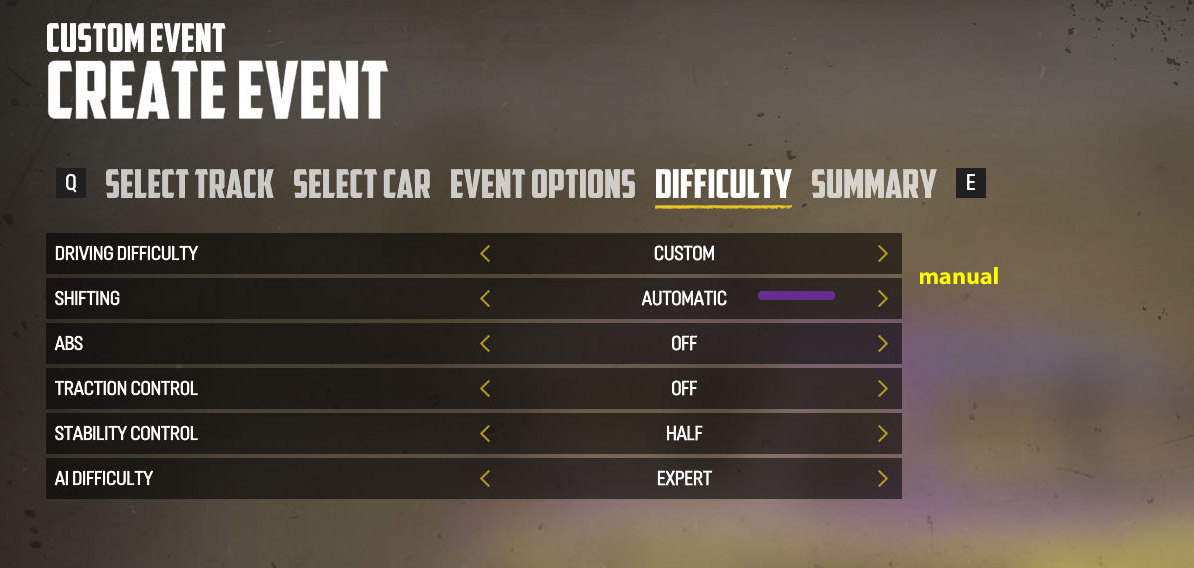Click the left arrow for Traction Control
Viewport: 1194px width, 568px height.
(485, 389)
